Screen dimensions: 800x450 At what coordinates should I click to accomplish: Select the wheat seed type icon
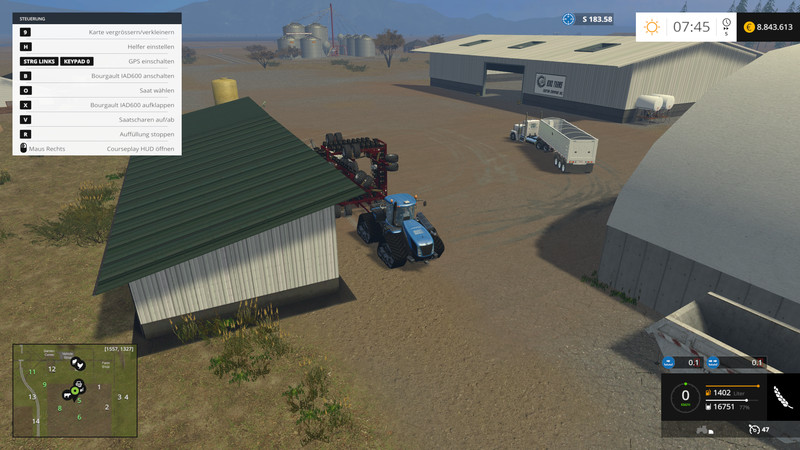click(x=781, y=398)
